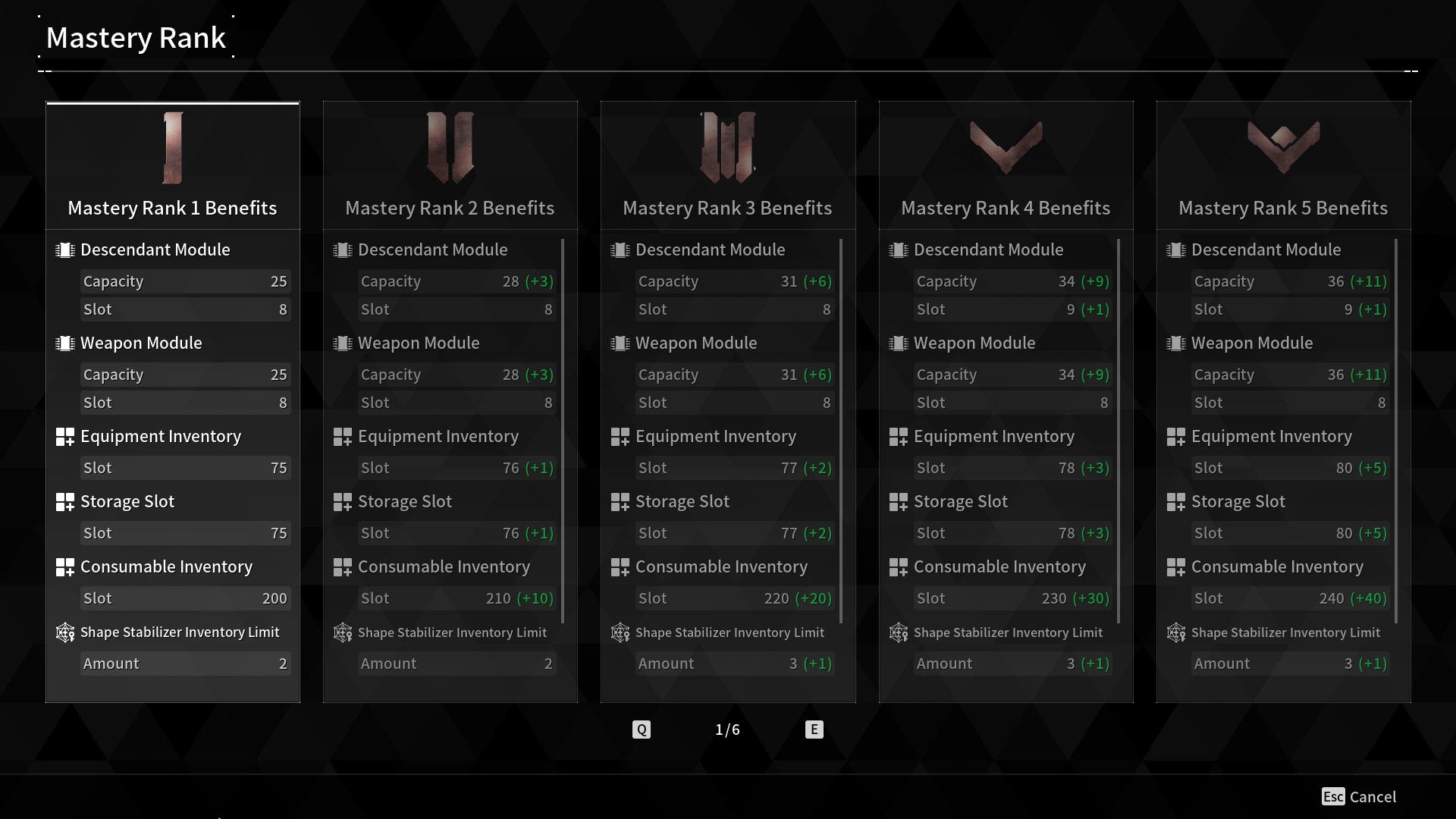This screenshot has width=1456, height=819.
Task: Click the Mastery Rank 3 emblem icon
Action: click(x=727, y=148)
